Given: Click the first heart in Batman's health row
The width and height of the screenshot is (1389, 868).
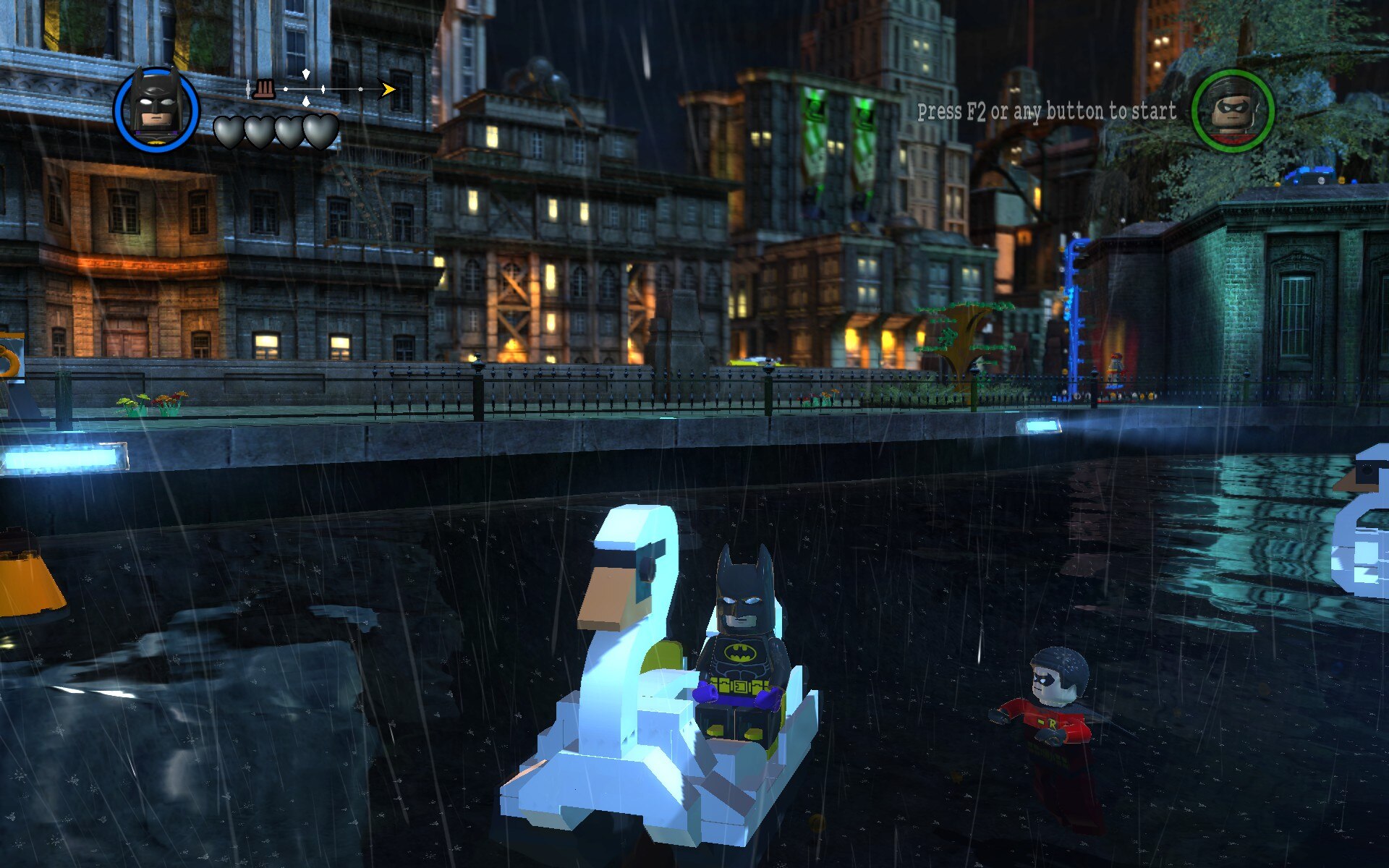Looking at the screenshot, I should [x=229, y=132].
